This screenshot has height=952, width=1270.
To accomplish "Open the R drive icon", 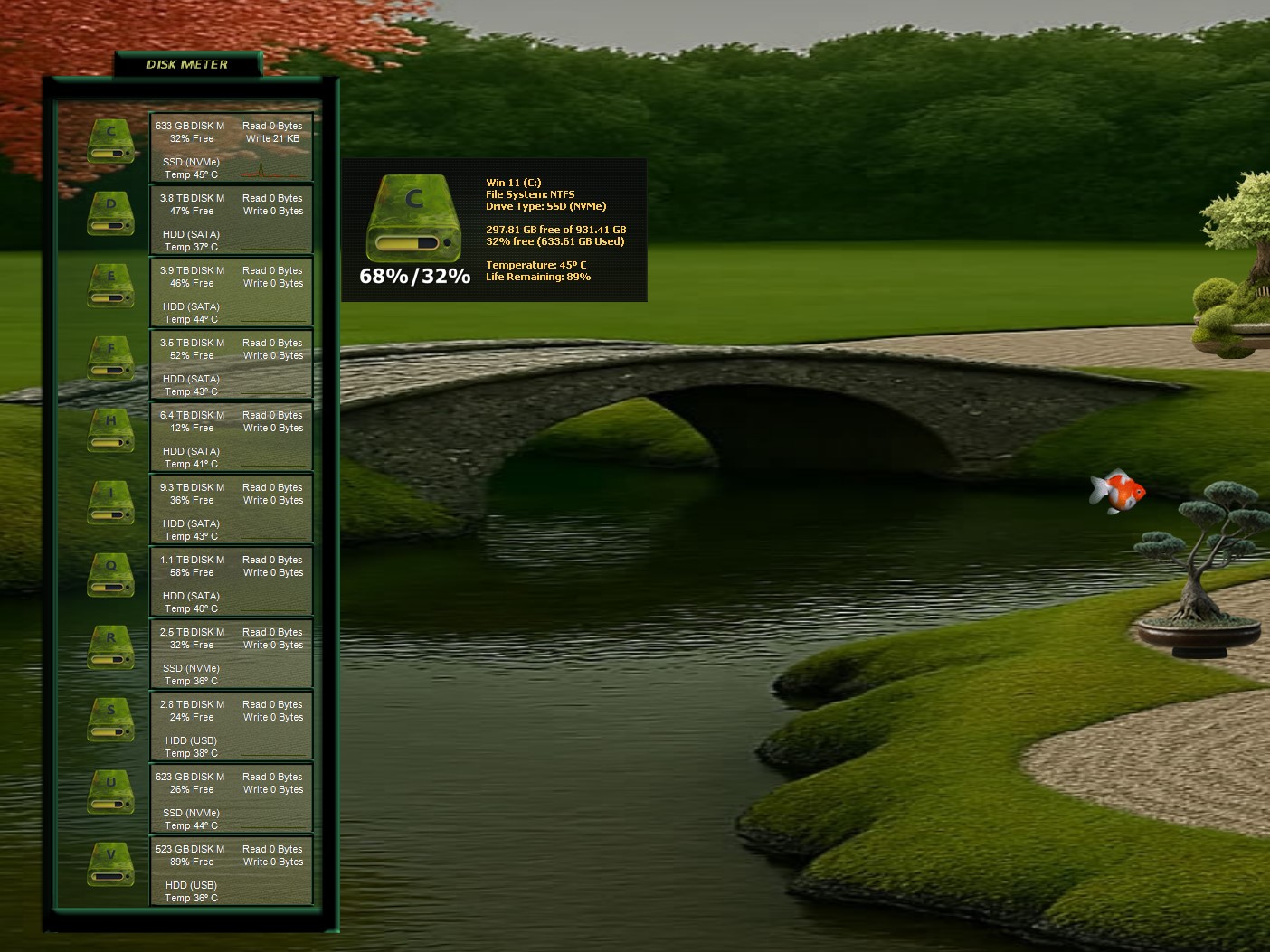I will 110,649.
